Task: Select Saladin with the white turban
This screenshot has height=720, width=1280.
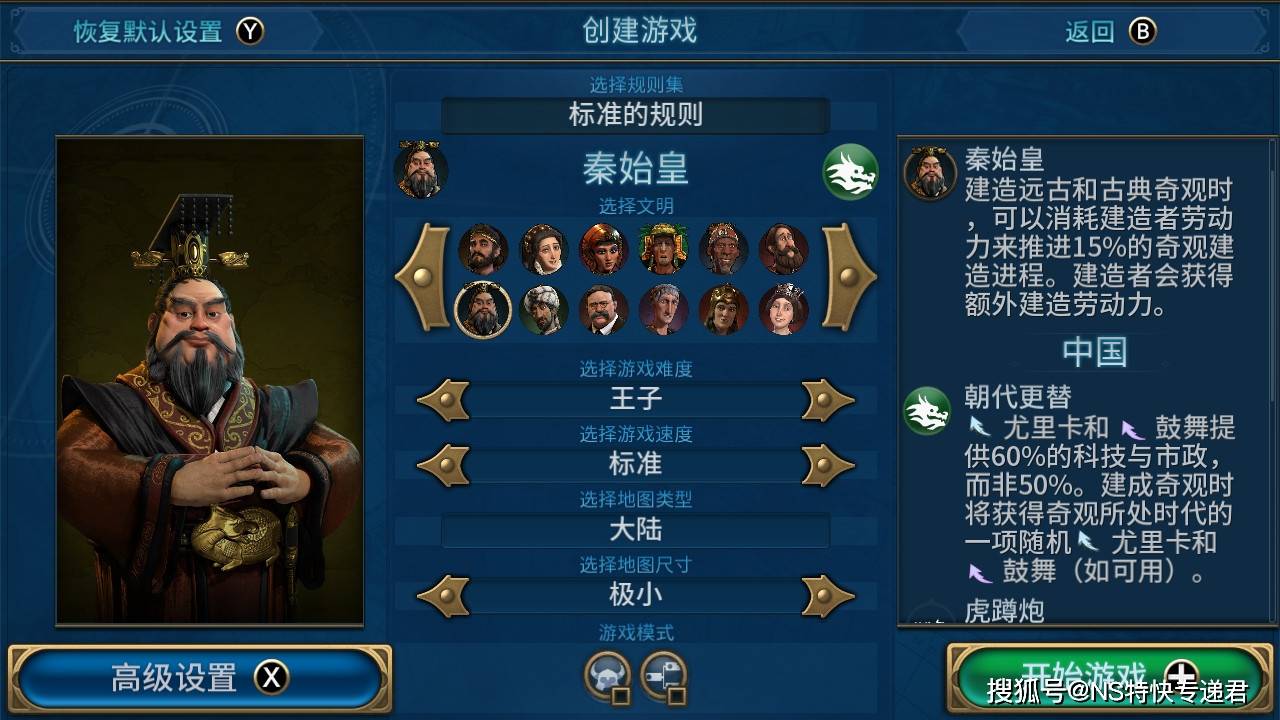Action: (x=544, y=310)
